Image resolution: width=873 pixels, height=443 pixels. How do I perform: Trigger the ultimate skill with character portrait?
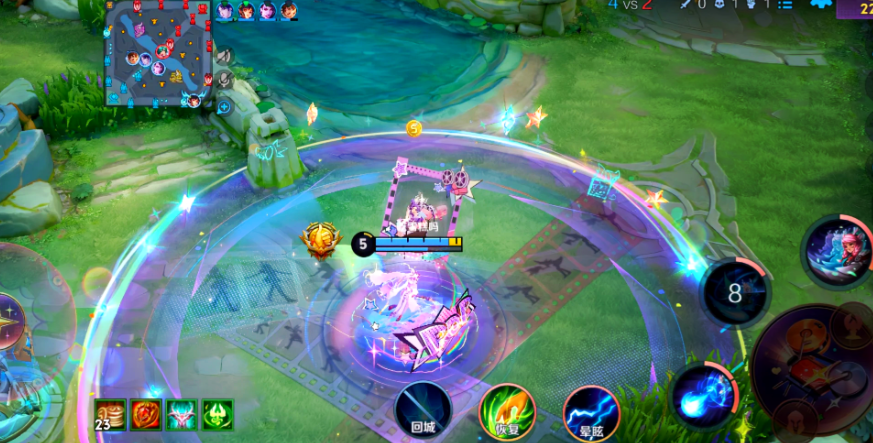coord(837,252)
